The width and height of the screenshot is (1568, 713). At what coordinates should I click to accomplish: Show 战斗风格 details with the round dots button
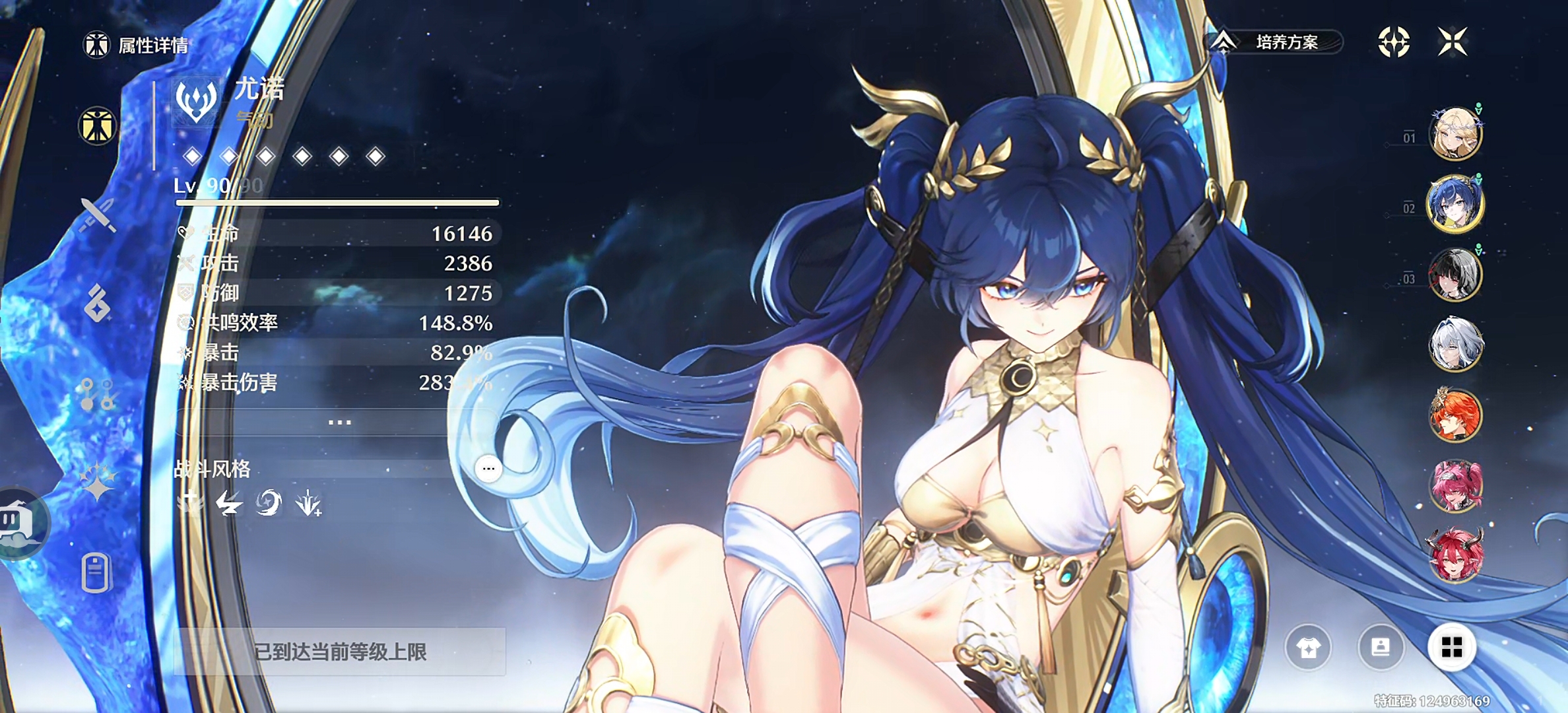coord(488,469)
